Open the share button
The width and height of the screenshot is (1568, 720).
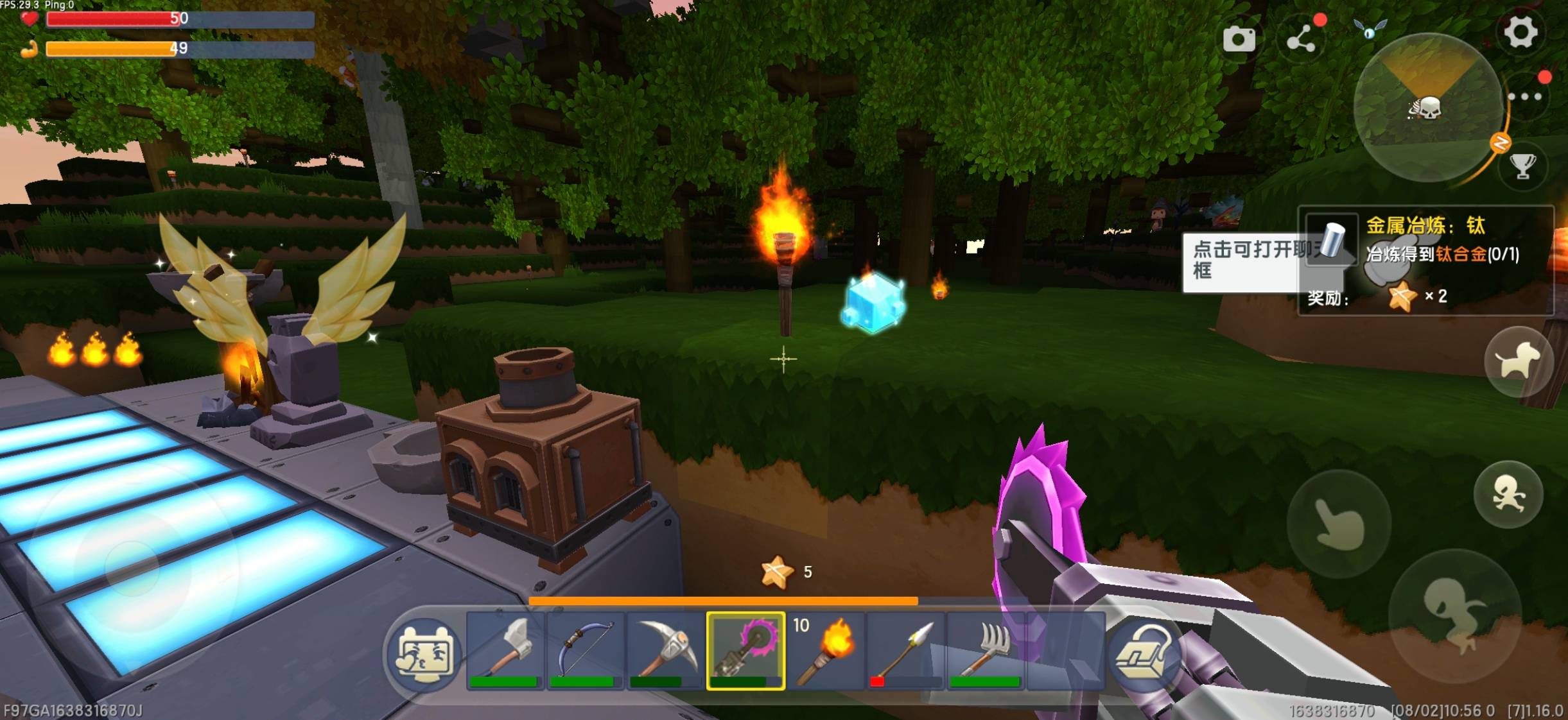coord(1302,39)
